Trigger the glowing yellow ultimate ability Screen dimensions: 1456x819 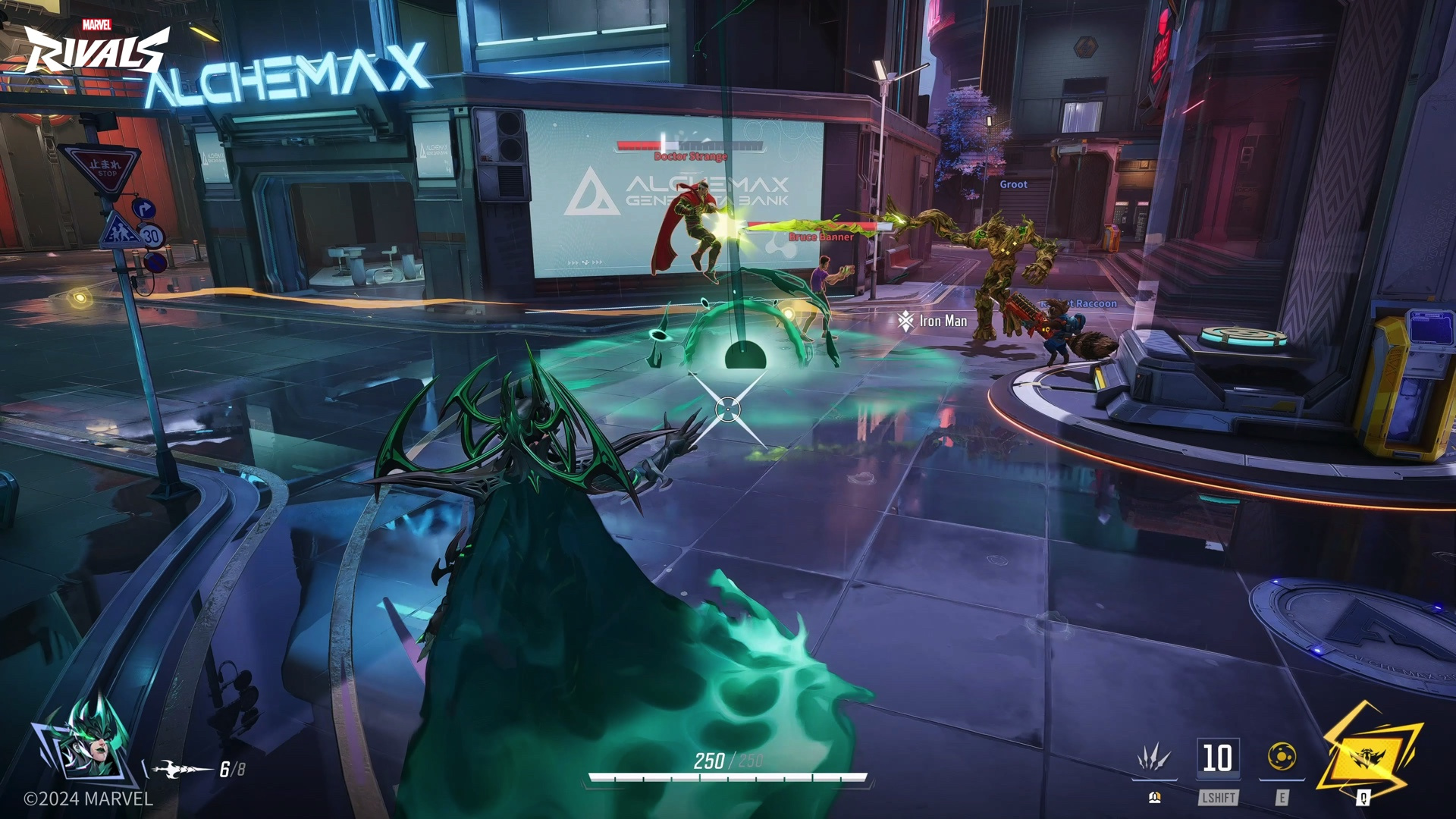[x=1368, y=755]
